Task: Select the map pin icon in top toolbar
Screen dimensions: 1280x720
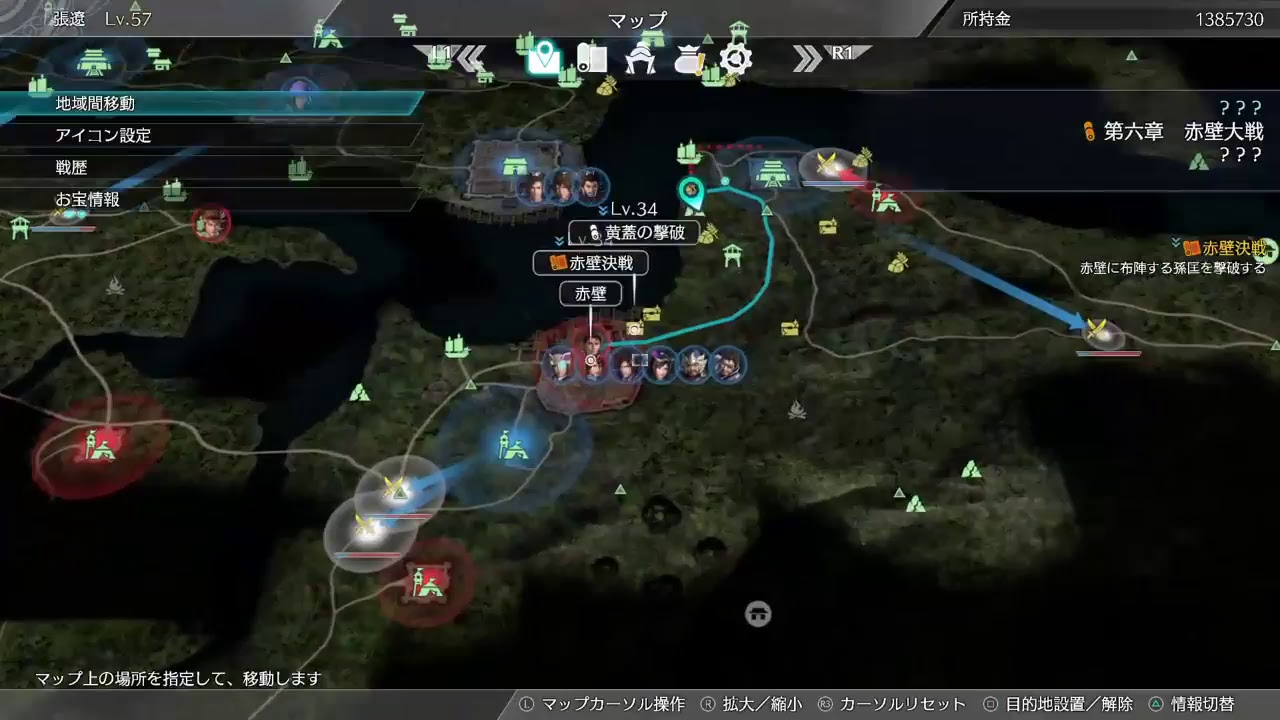Action: click(543, 58)
